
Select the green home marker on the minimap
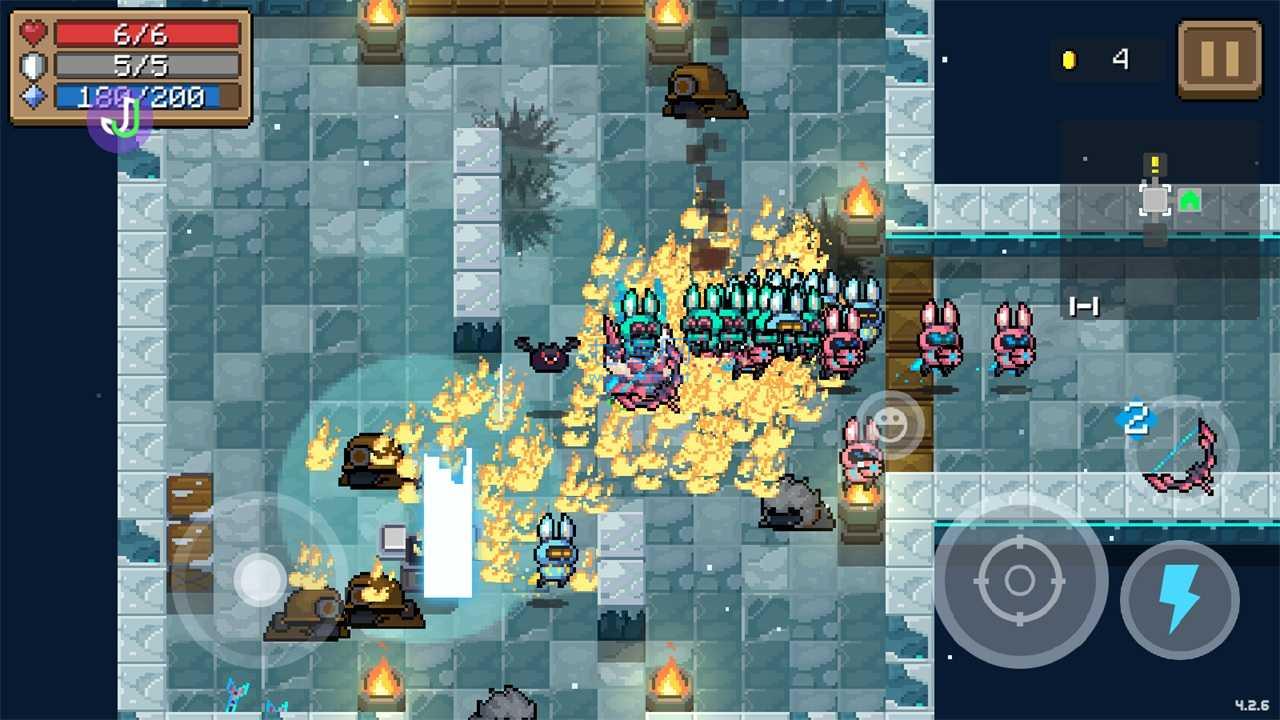click(1189, 201)
